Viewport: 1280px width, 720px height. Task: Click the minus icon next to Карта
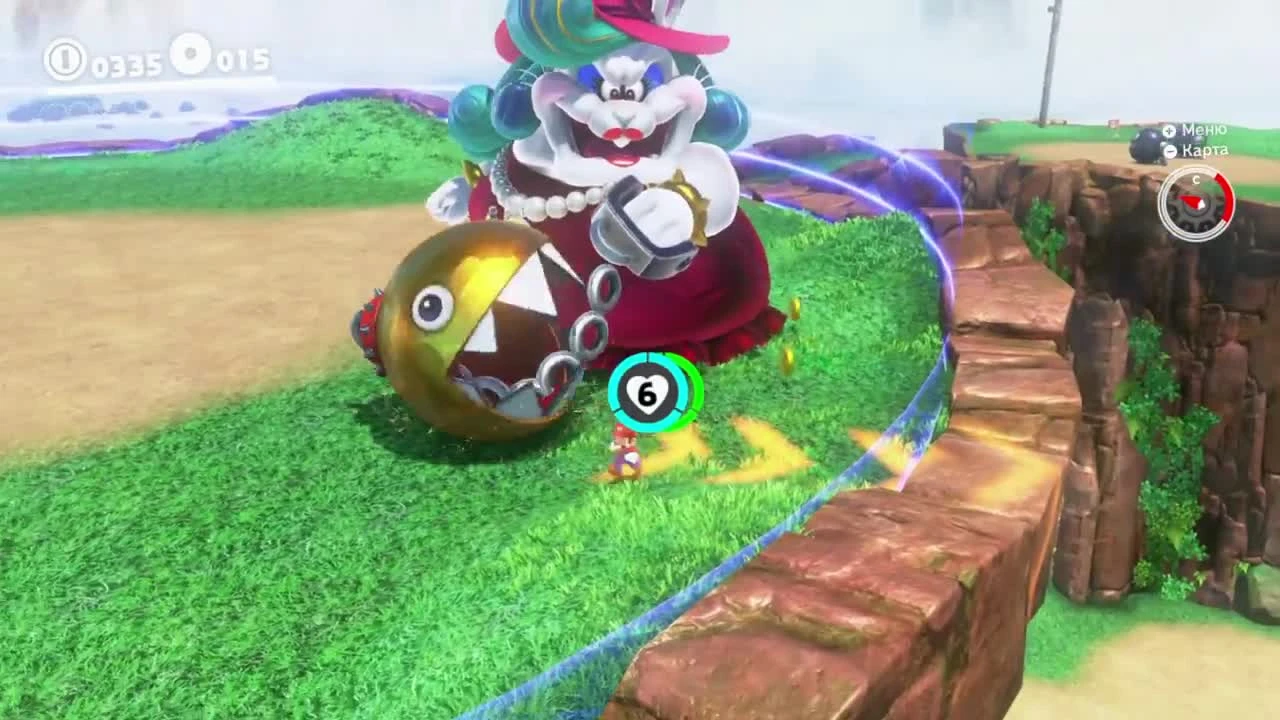tap(1169, 150)
